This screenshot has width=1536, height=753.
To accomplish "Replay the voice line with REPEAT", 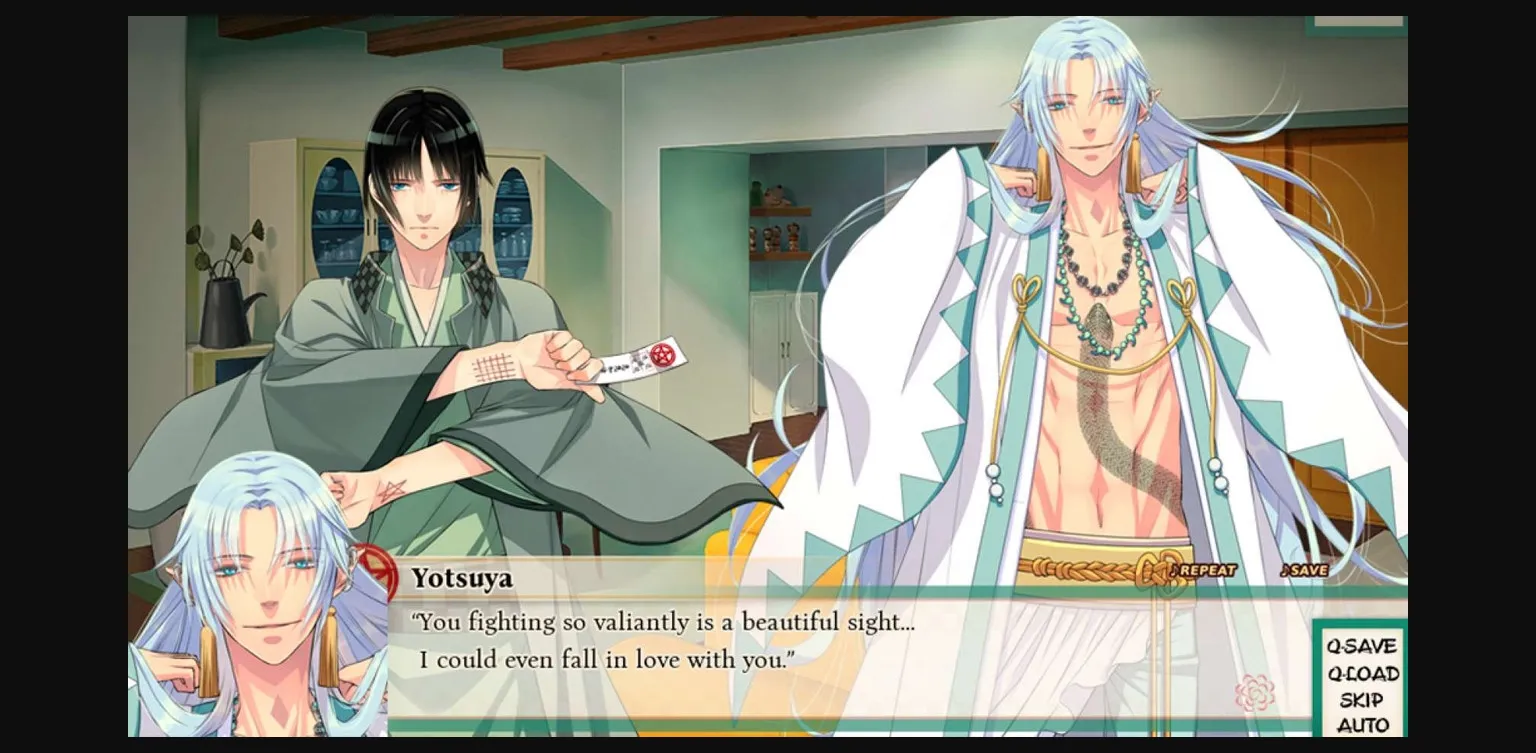I will (x=1206, y=568).
